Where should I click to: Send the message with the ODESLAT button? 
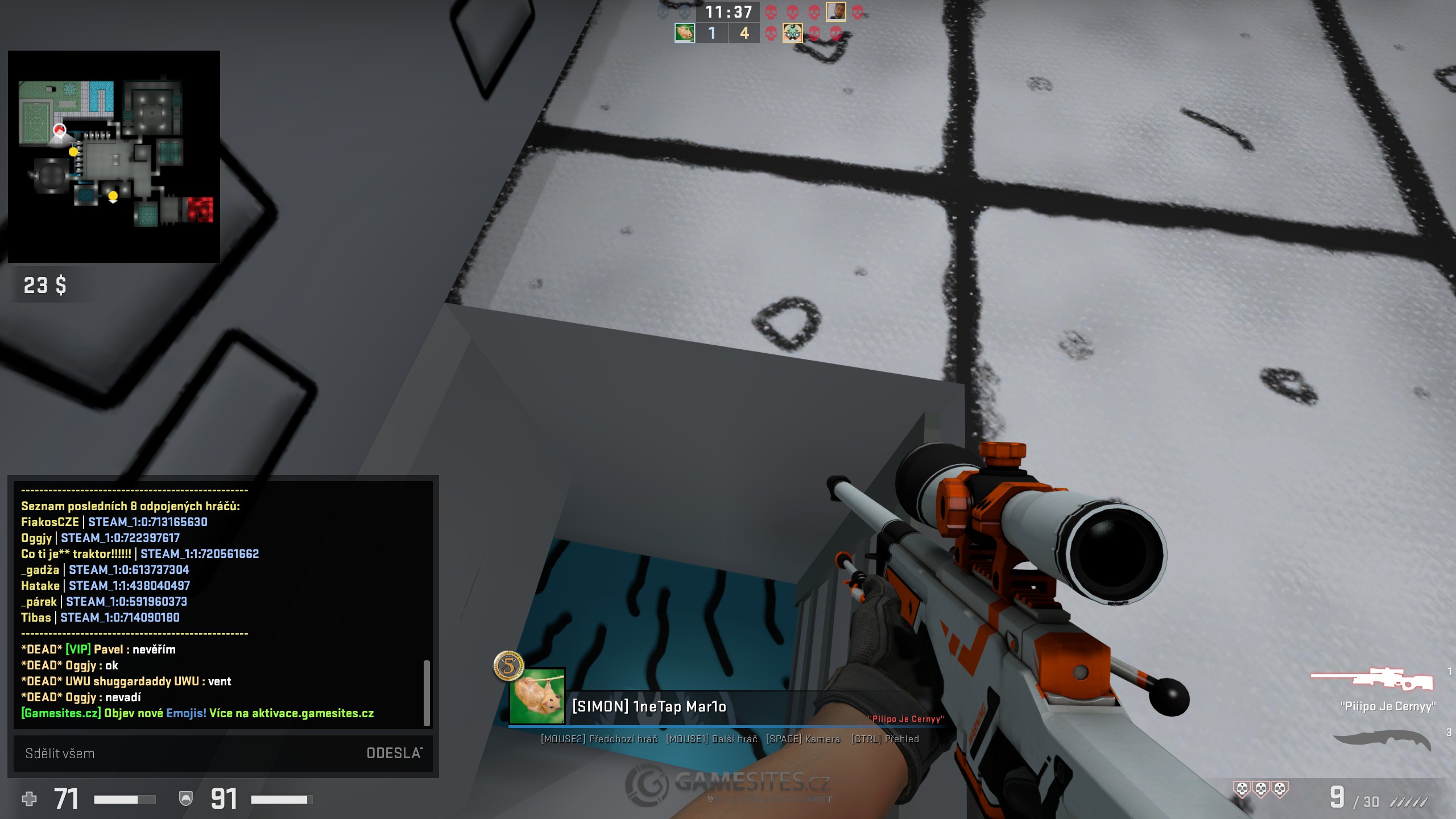click(394, 753)
